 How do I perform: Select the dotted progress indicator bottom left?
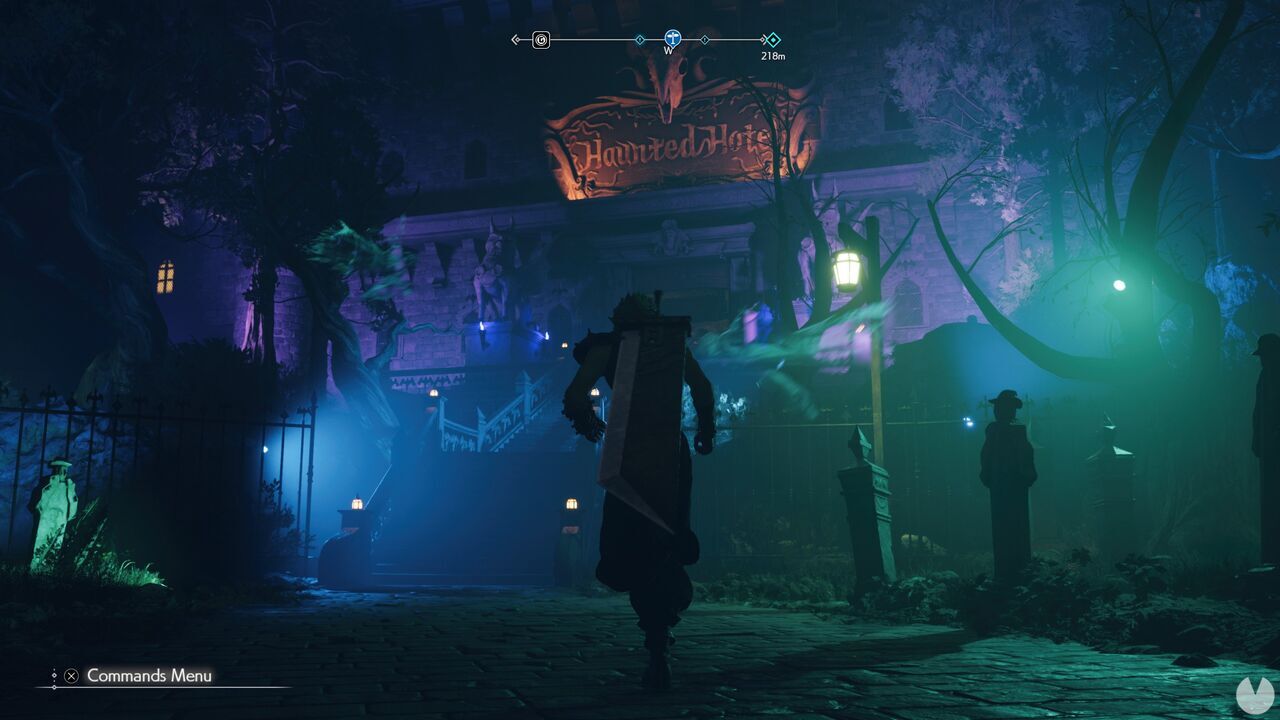[55, 675]
